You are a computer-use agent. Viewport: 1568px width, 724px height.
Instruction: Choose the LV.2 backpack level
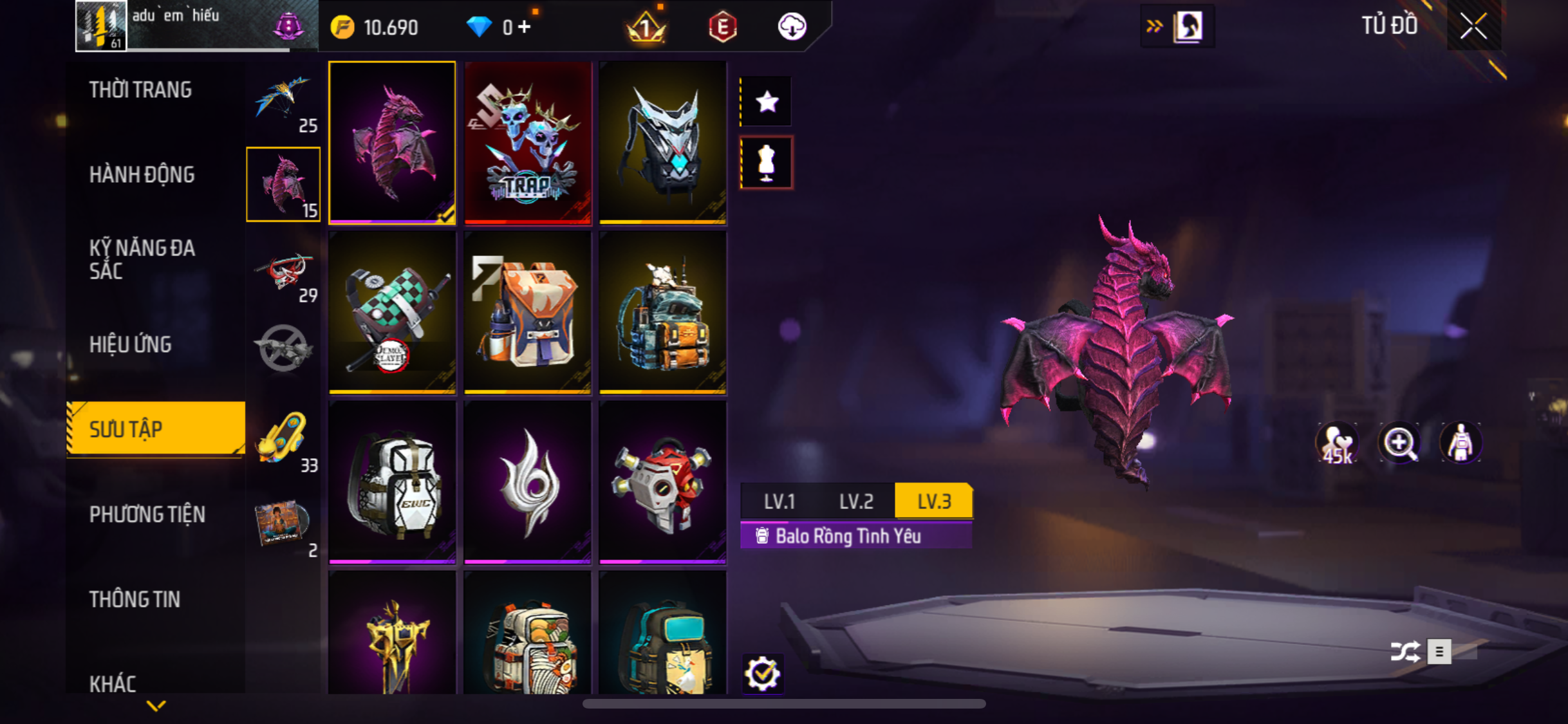tap(856, 501)
